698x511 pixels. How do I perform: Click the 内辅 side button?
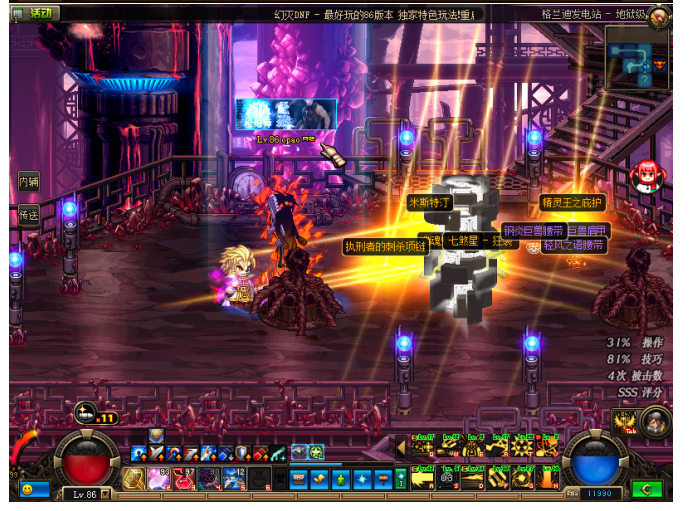[28, 182]
